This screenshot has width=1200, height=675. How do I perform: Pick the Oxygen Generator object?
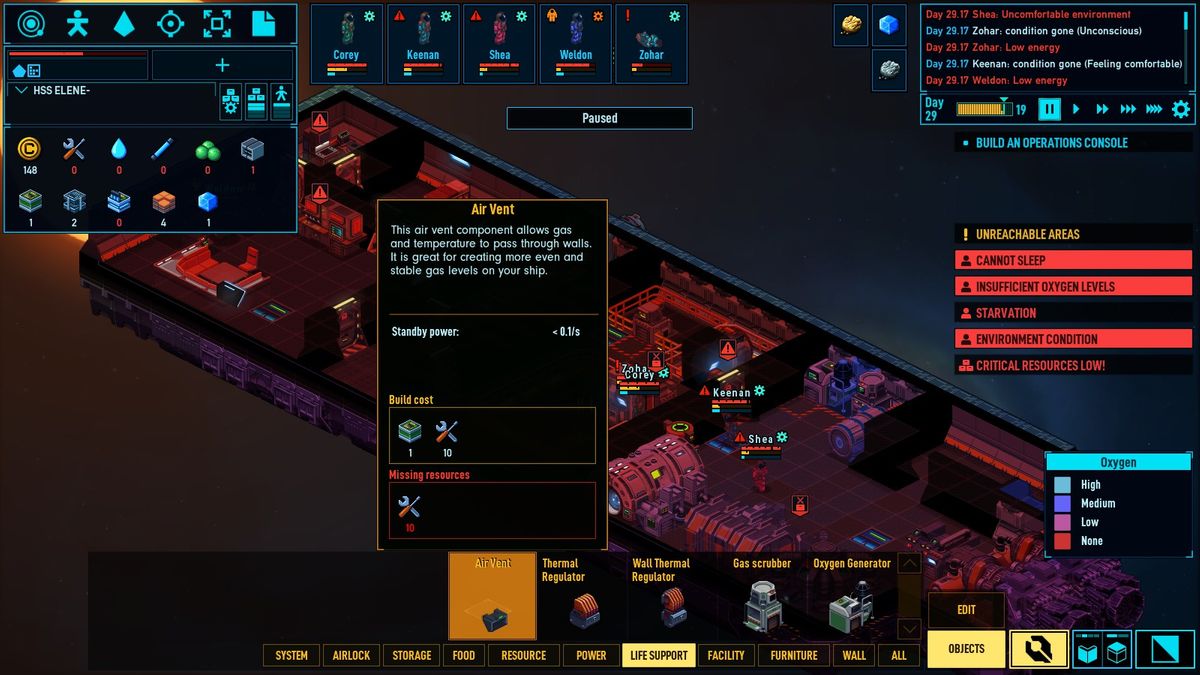[x=851, y=596]
